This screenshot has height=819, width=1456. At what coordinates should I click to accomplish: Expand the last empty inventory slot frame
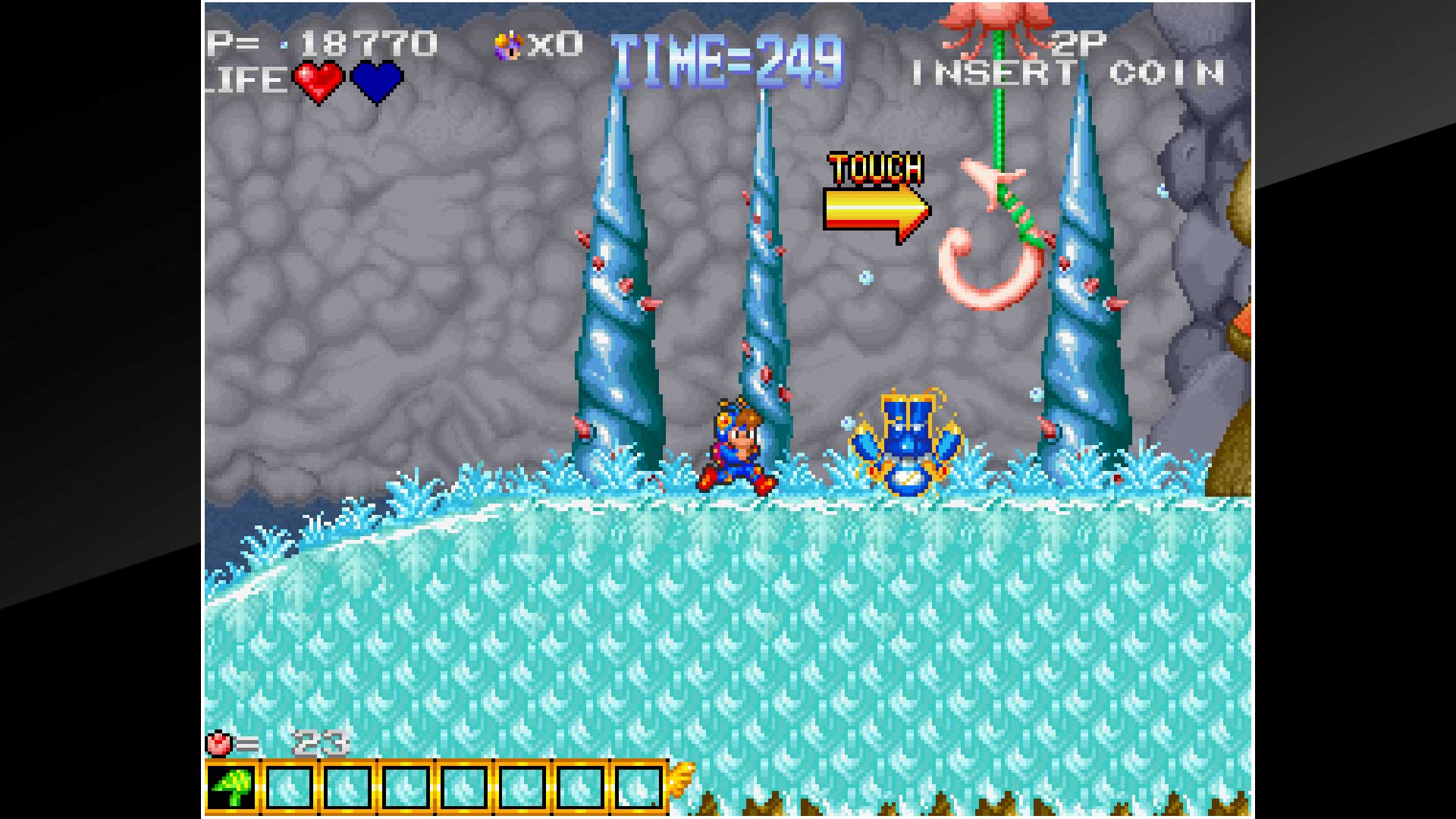click(638, 786)
